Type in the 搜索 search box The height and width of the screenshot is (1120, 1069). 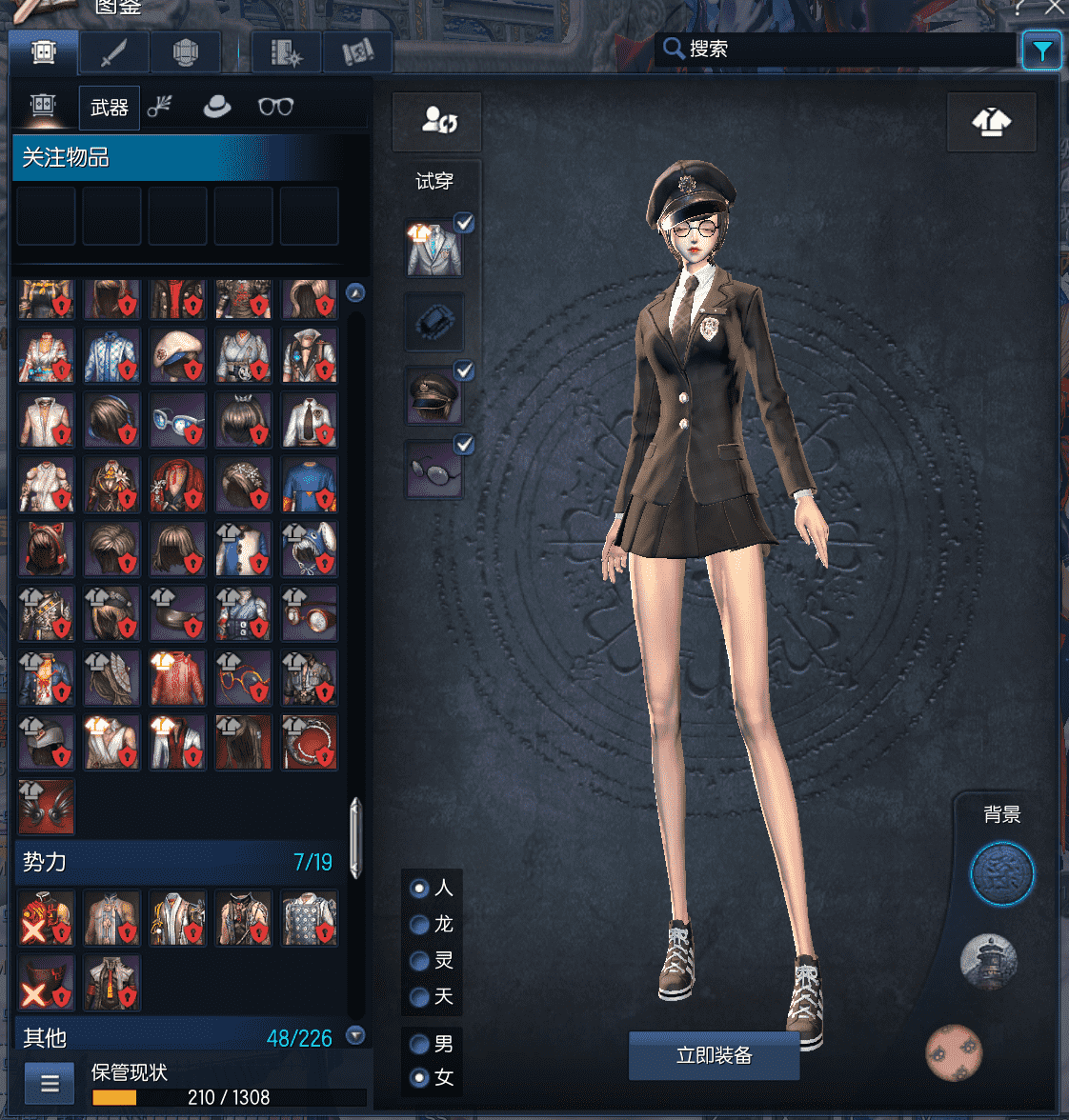(x=848, y=50)
